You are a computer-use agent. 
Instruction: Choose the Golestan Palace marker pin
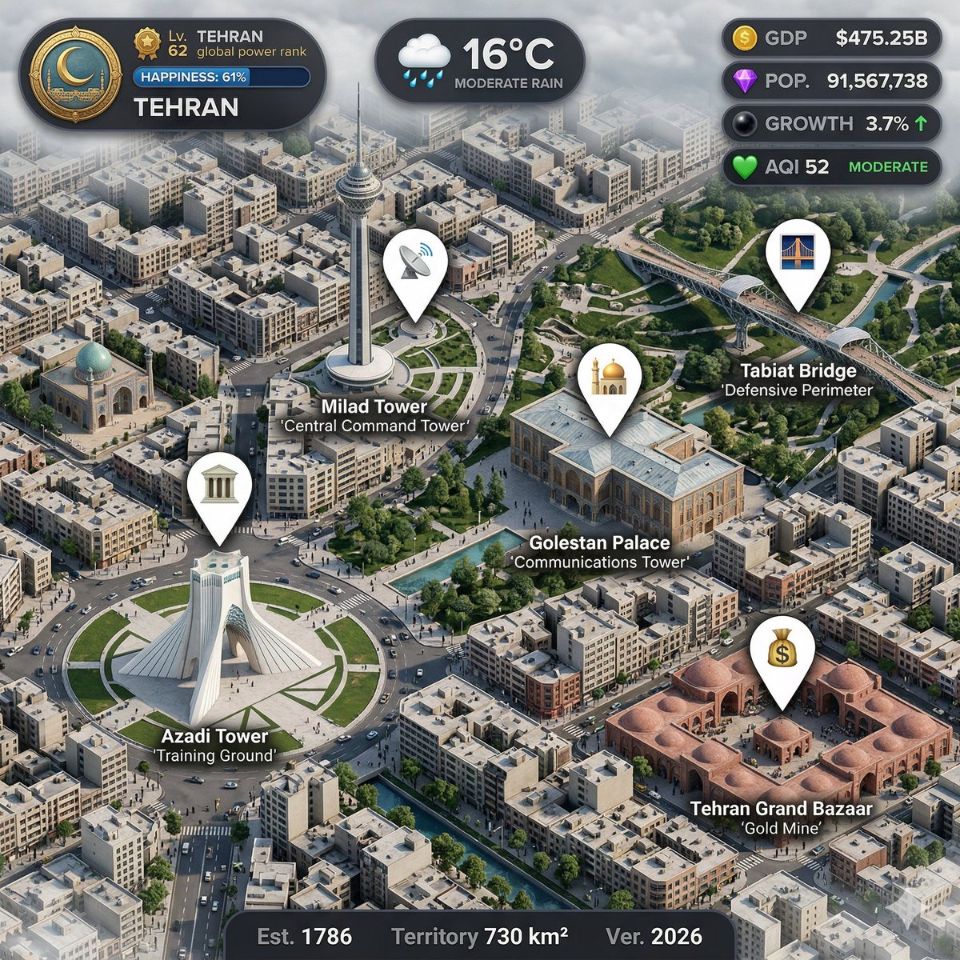pos(609,379)
